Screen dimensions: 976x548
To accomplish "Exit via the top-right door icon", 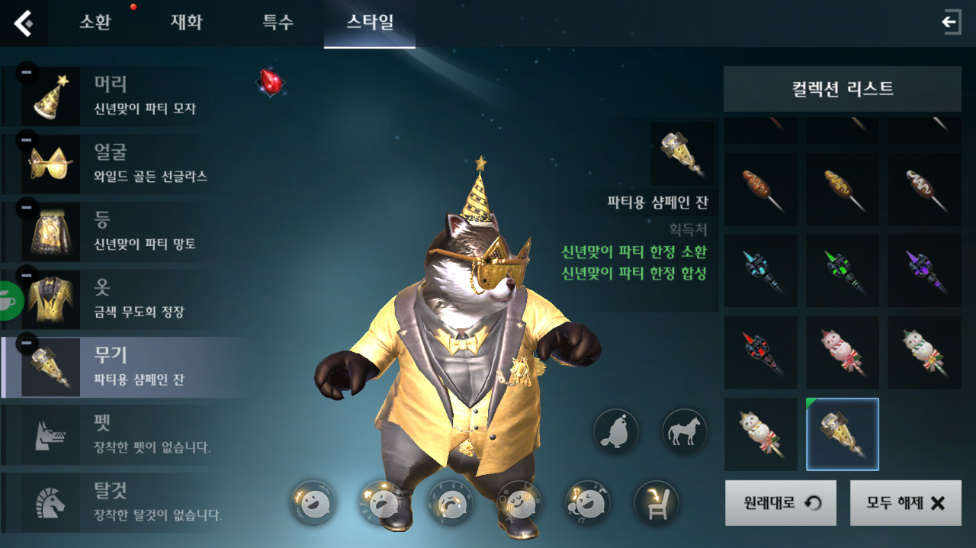I will point(951,23).
